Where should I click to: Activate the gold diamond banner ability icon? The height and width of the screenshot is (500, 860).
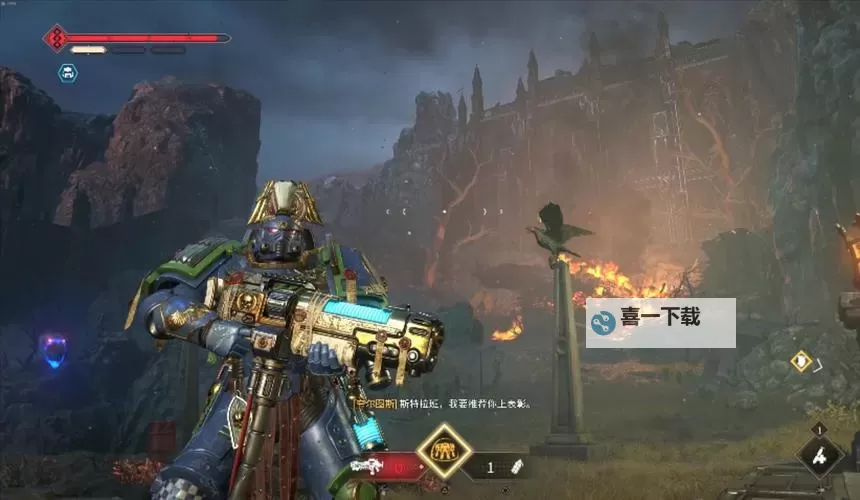[443, 453]
